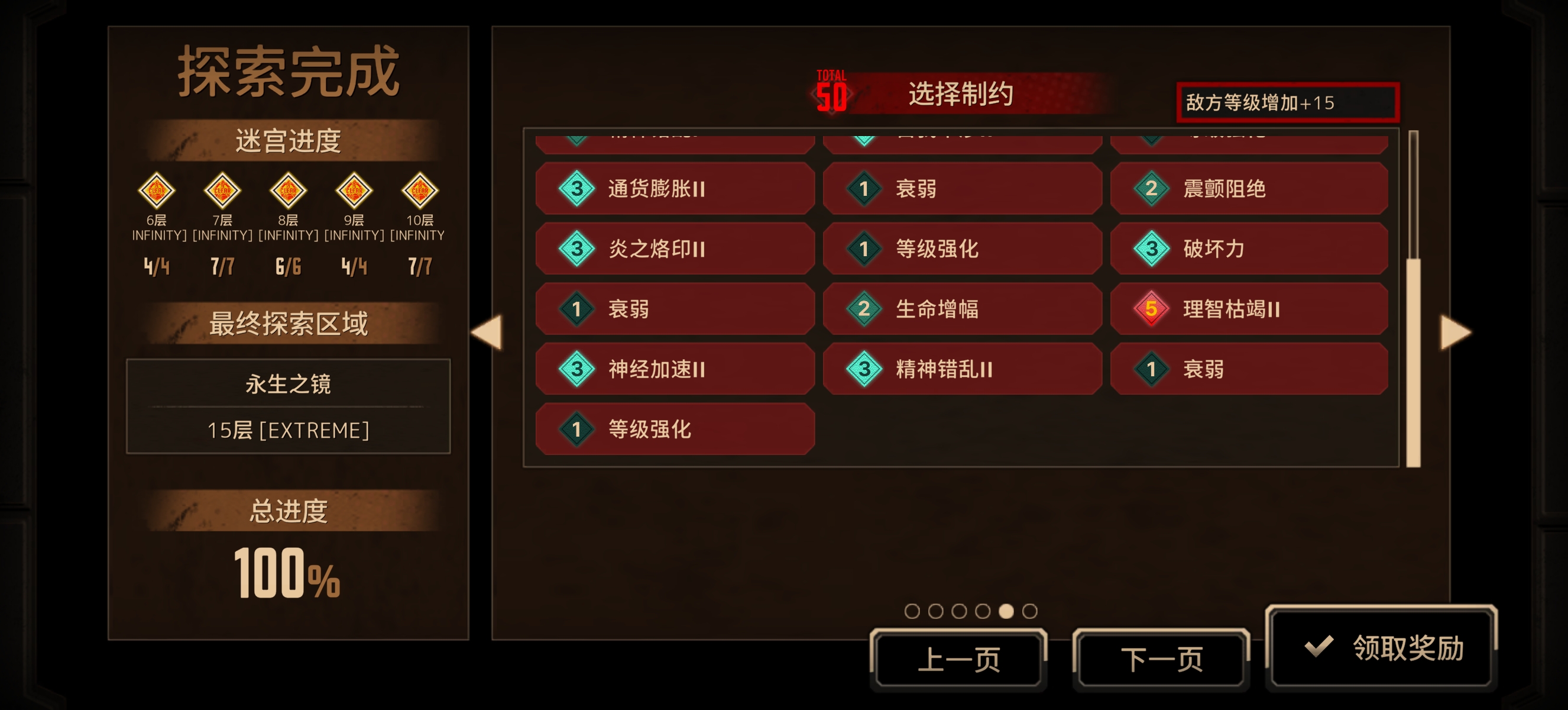Image resolution: width=1568 pixels, height=710 pixels.
Task: Click the 2 diamond icon beside 震颤阻绝
Action: [x=1152, y=189]
